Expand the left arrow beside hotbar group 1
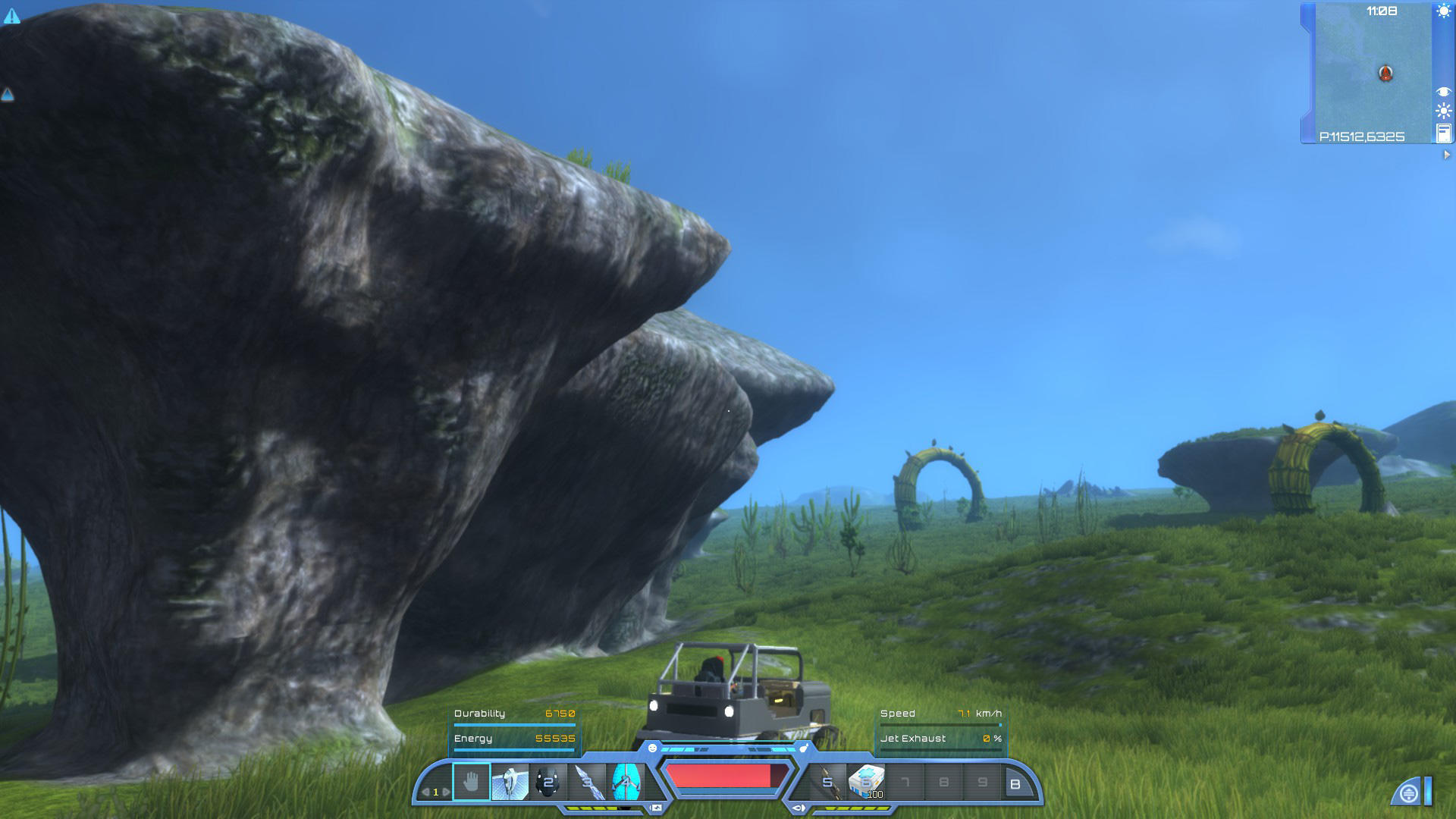 tap(427, 792)
